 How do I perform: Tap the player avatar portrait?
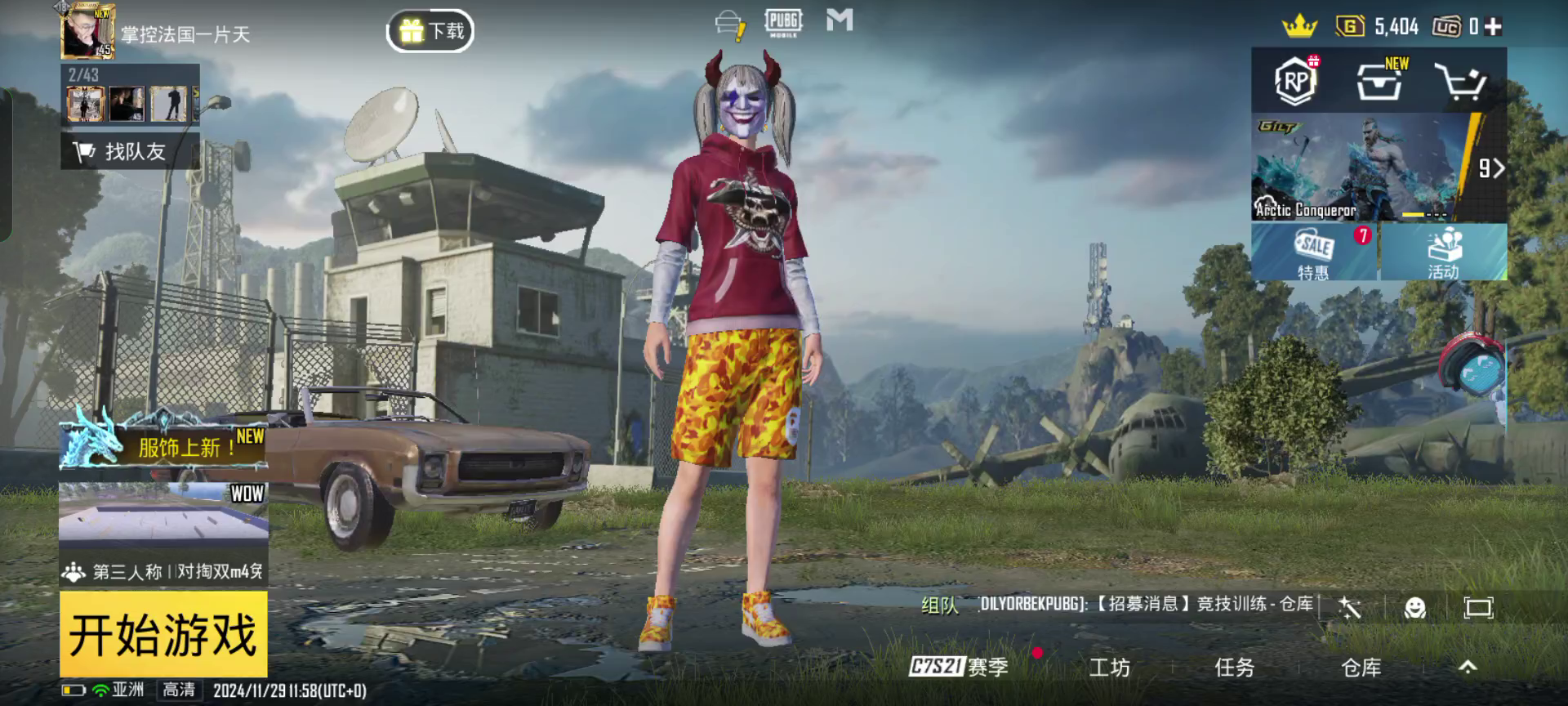click(x=88, y=31)
